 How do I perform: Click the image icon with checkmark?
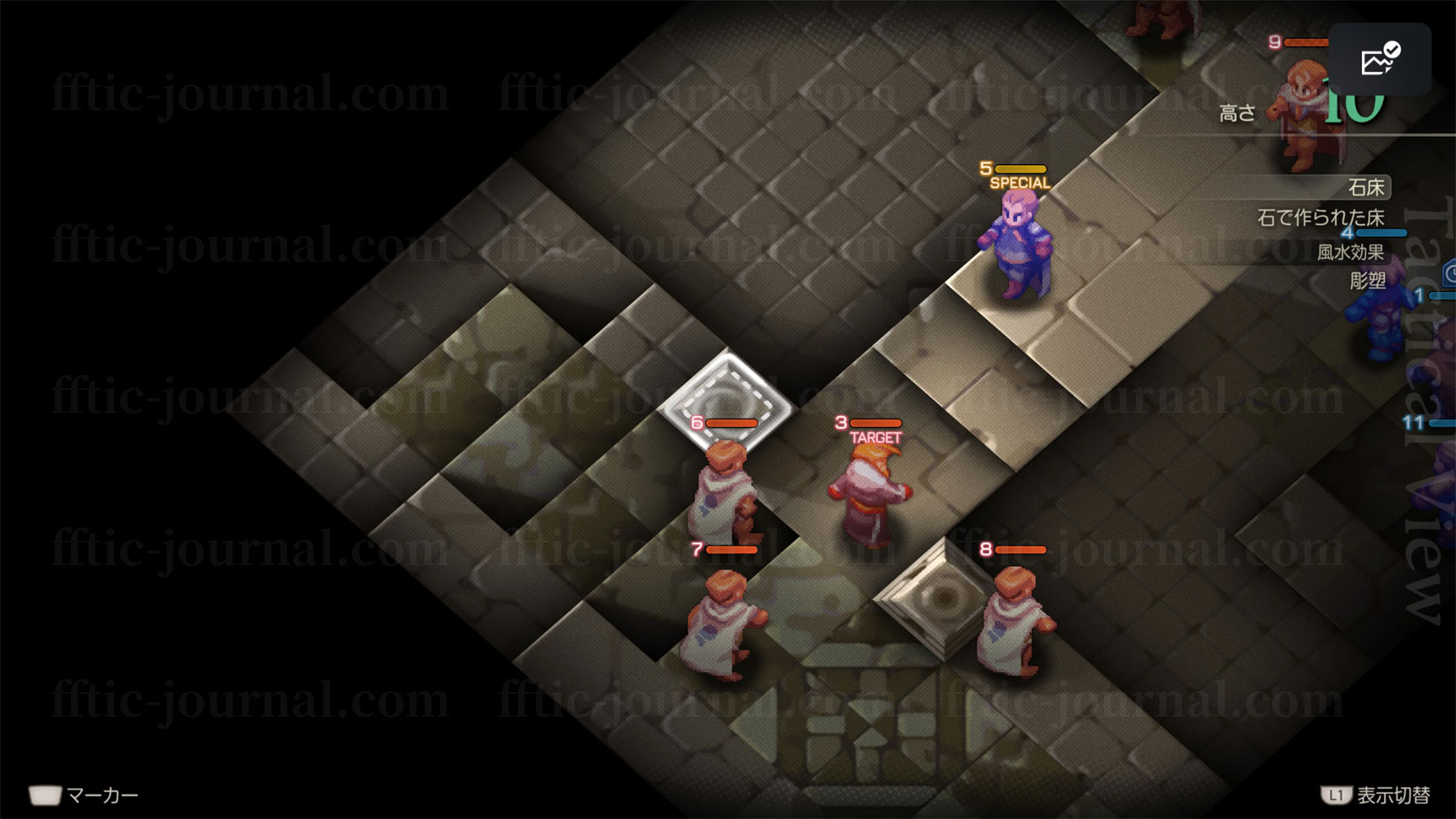(x=1380, y=59)
